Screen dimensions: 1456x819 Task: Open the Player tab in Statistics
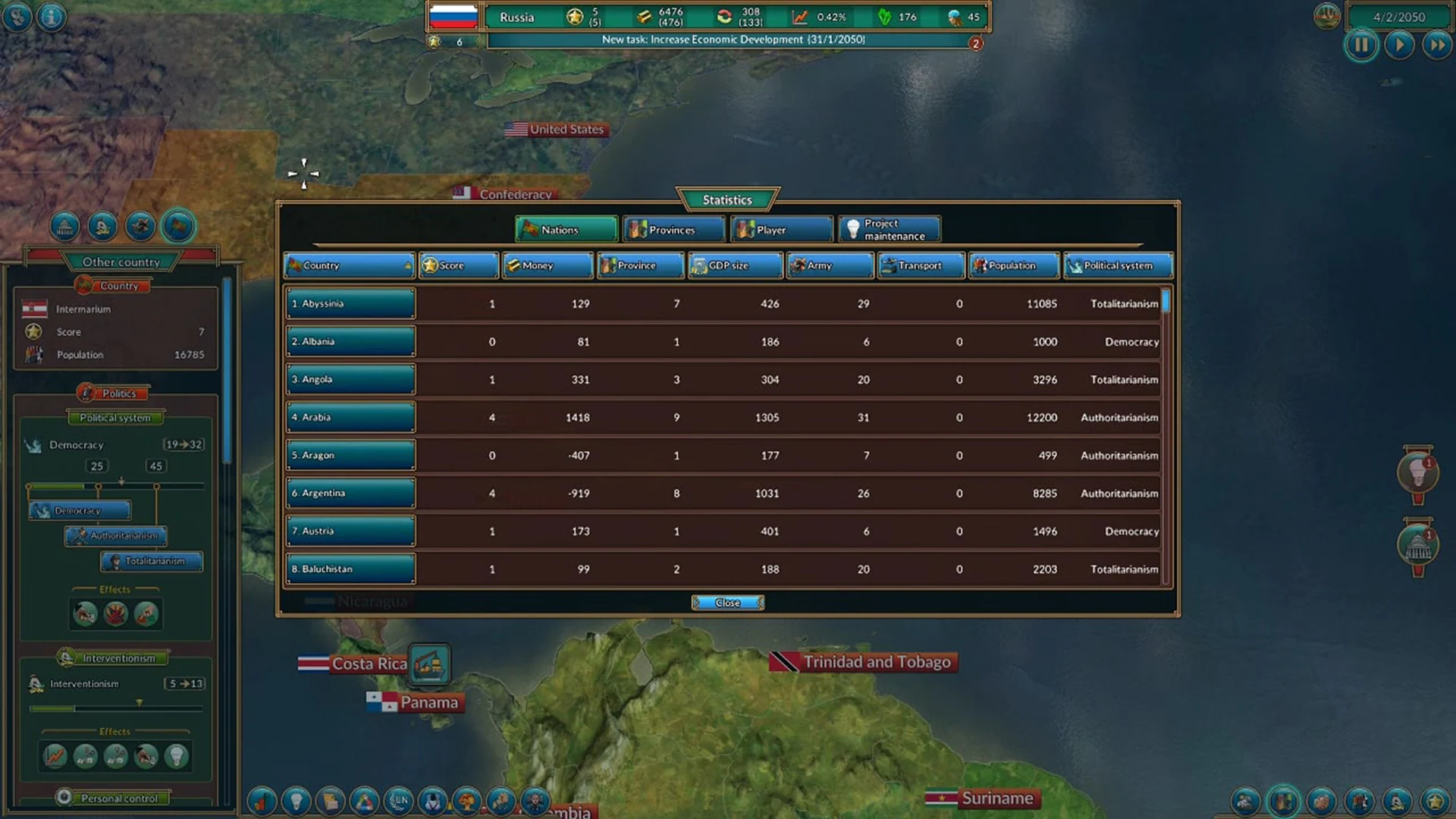(x=780, y=229)
